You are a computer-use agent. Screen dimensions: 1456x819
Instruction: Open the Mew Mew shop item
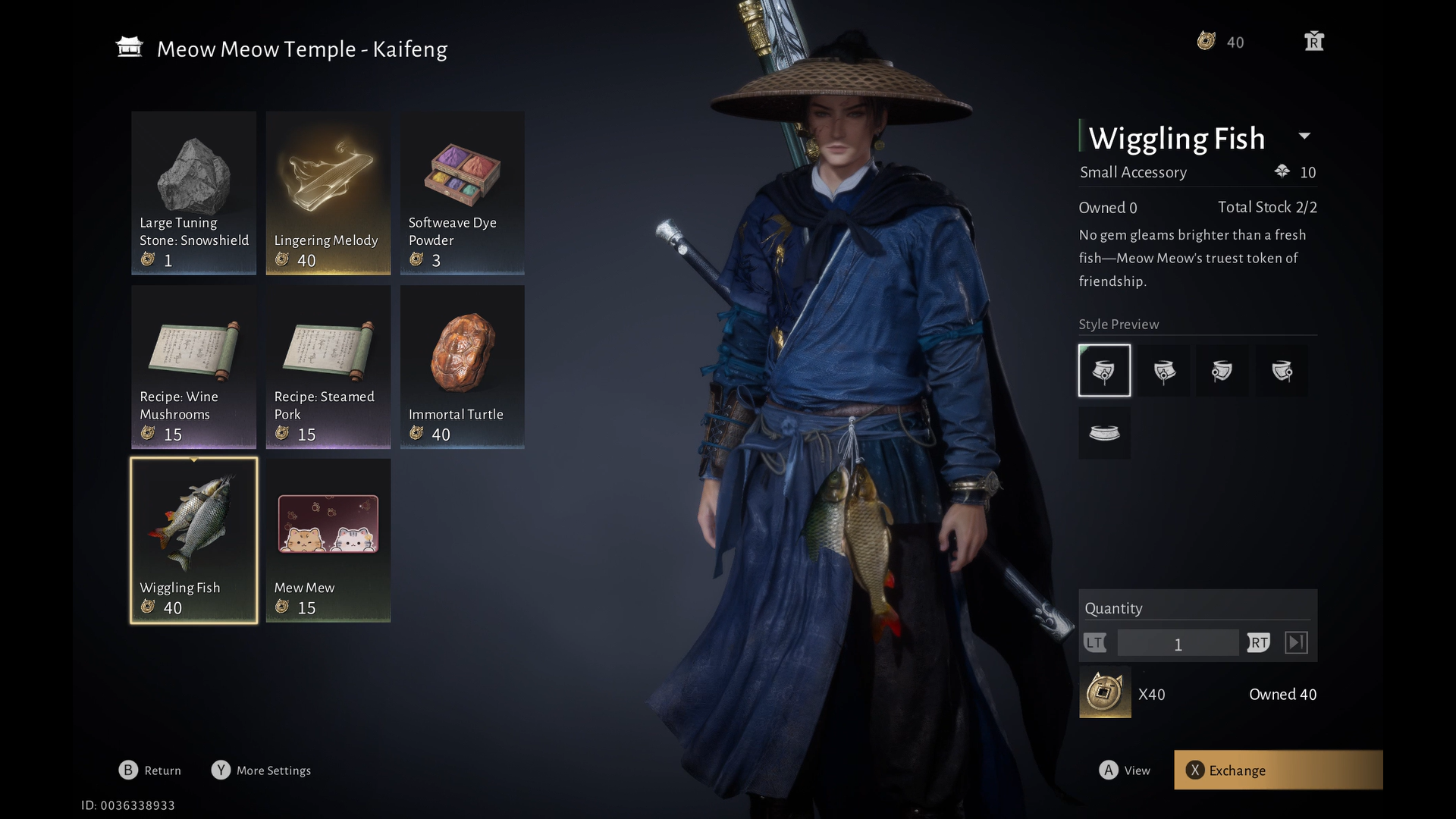click(328, 540)
